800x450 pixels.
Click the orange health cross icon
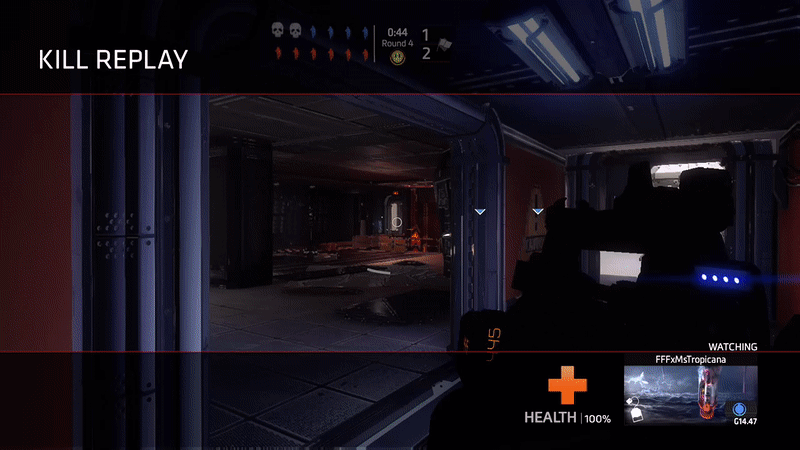point(567,387)
